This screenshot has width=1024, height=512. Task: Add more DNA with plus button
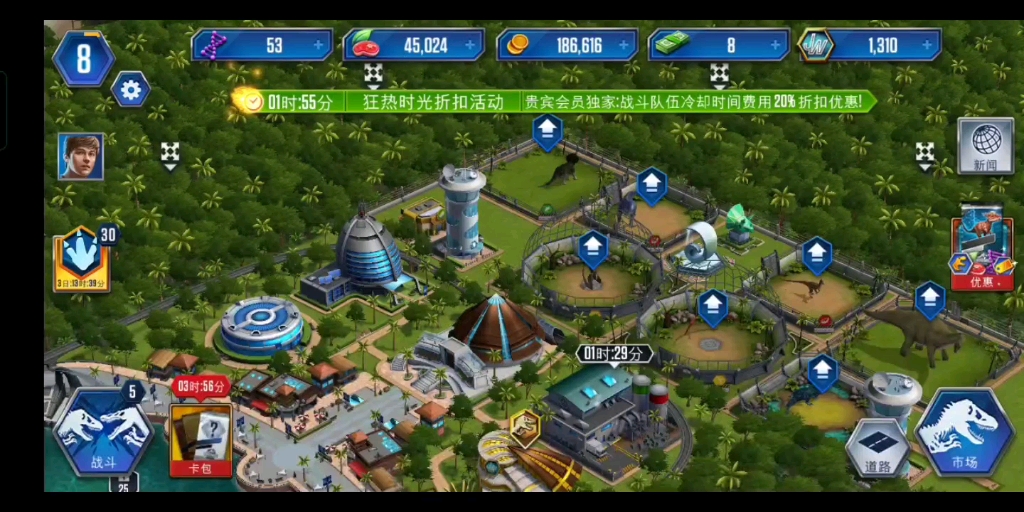point(318,45)
